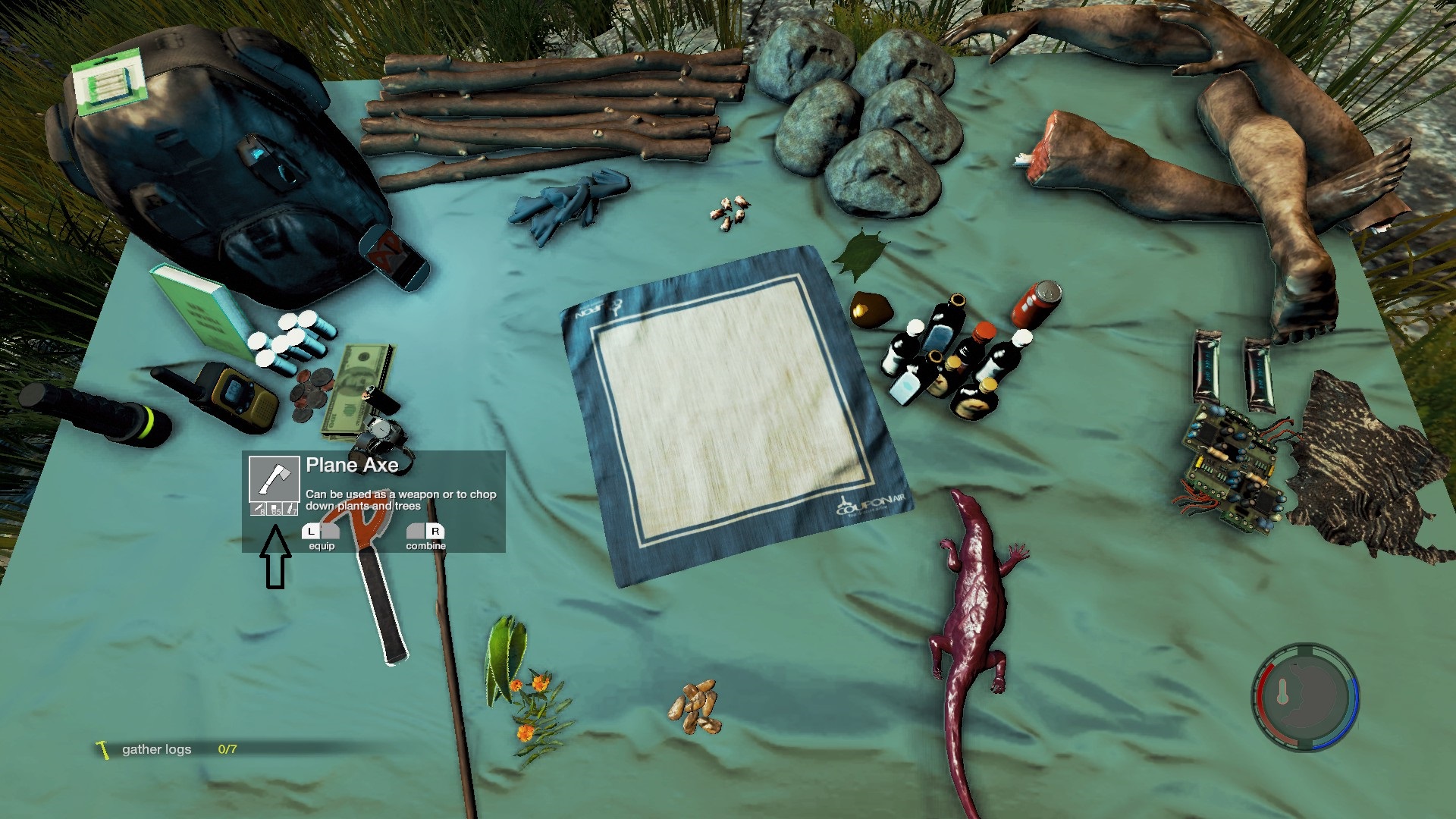Select the circuit boards
The image size is (1456, 819).
tap(1232, 470)
